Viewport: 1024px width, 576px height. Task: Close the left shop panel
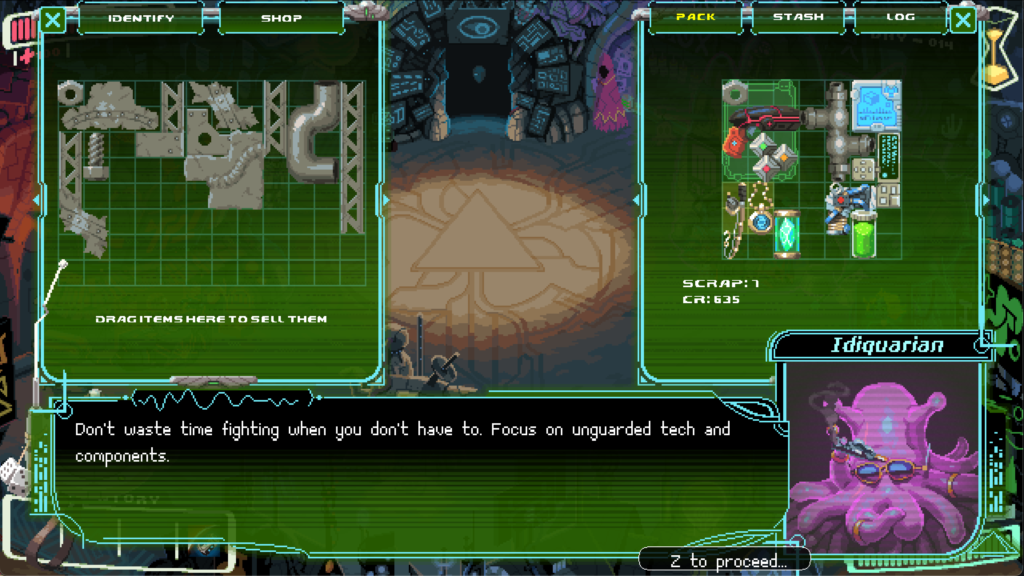coord(53,19)
